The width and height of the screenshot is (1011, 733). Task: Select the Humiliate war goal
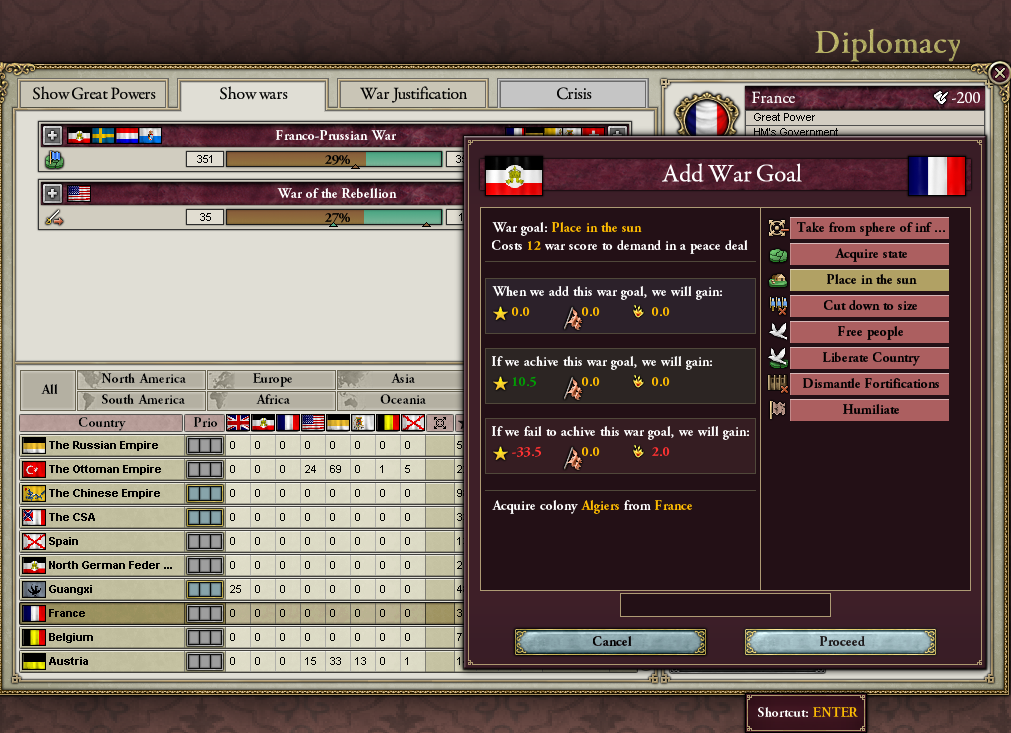coord(870,410)
